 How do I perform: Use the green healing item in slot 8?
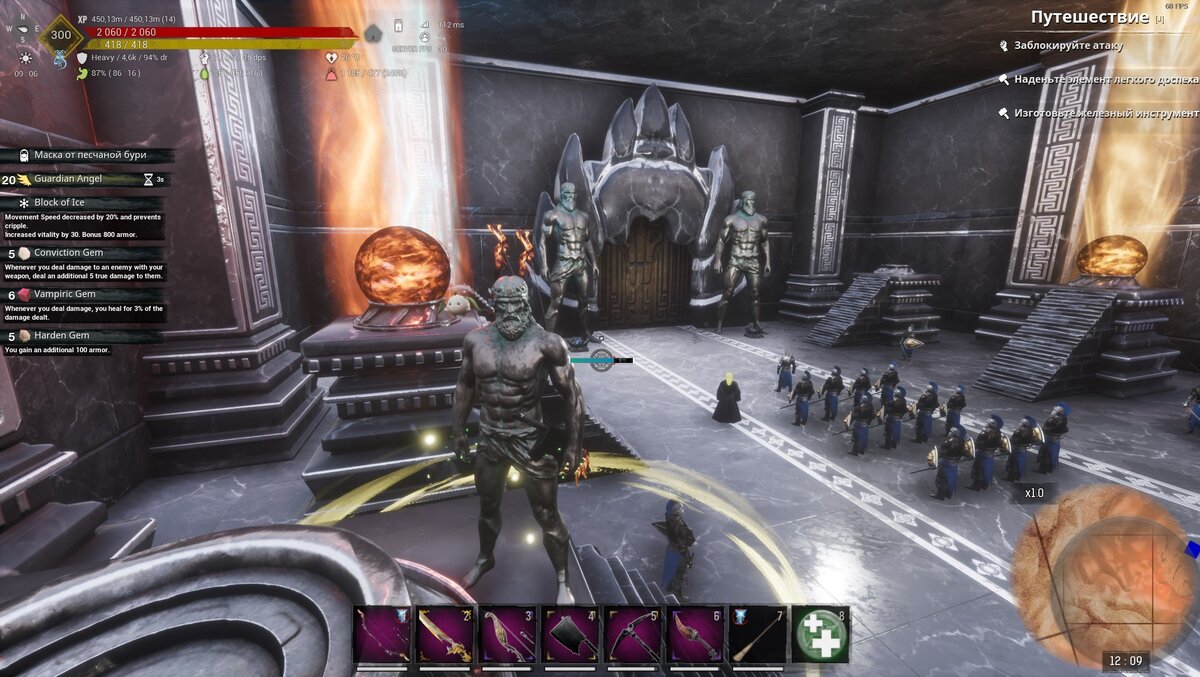821,634
